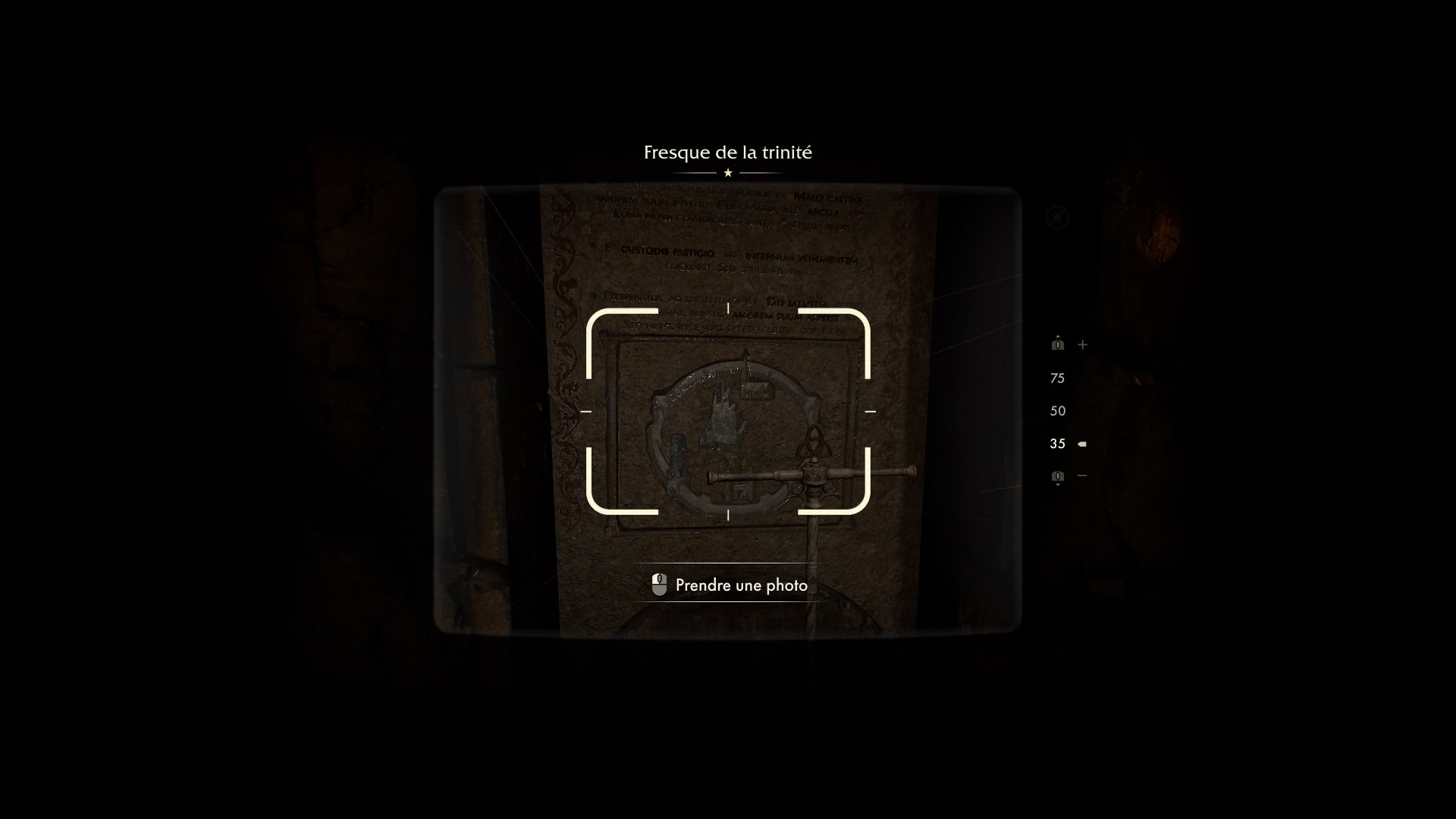Click the Fresque de la trinité title
1456x819 pixels.
point(727,151)
